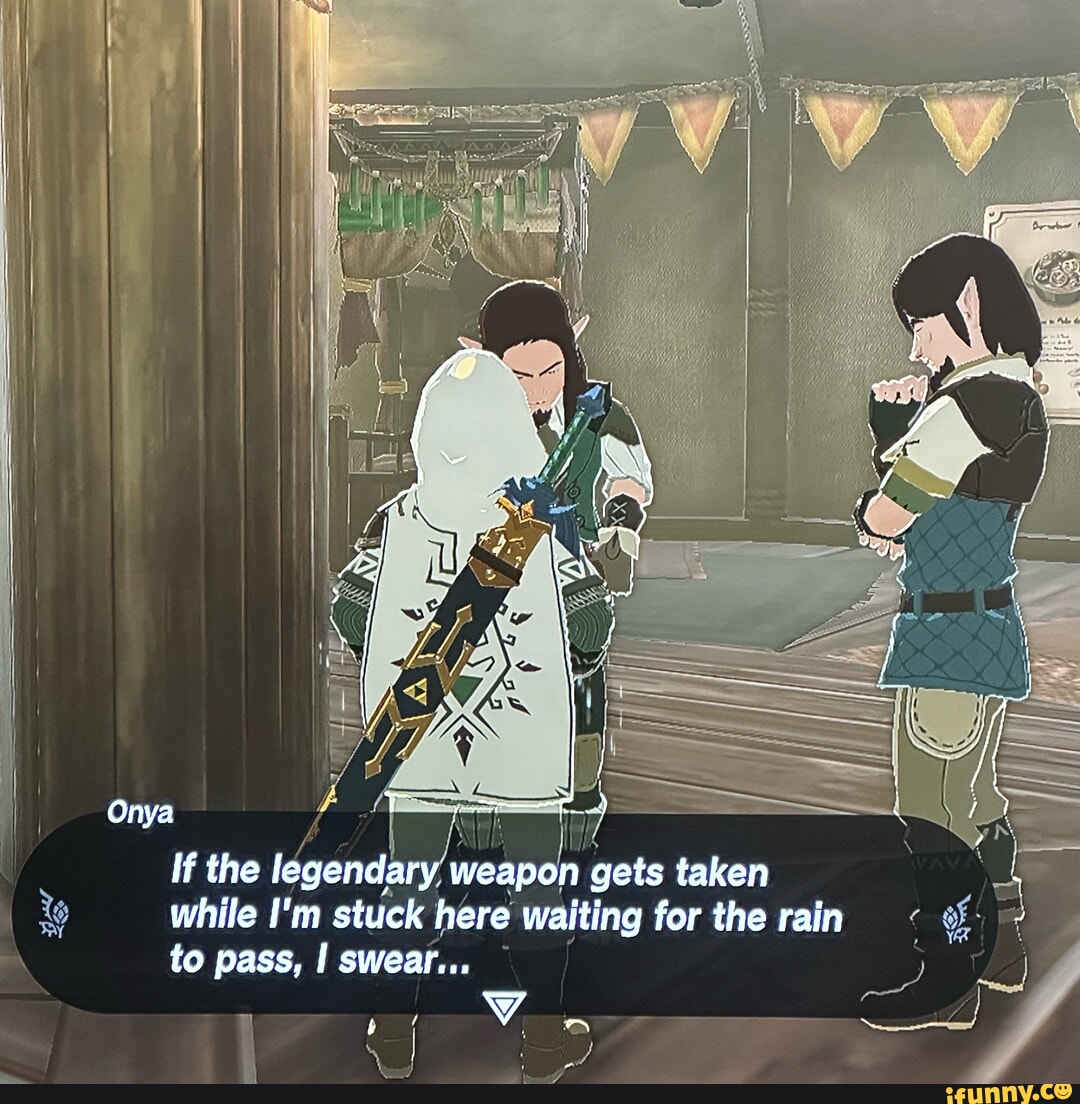The width and height of the screenshot is (1080, 1104).
Task: Click the dialogue continue triangle arrow
Action: (x=502, y=1007)
